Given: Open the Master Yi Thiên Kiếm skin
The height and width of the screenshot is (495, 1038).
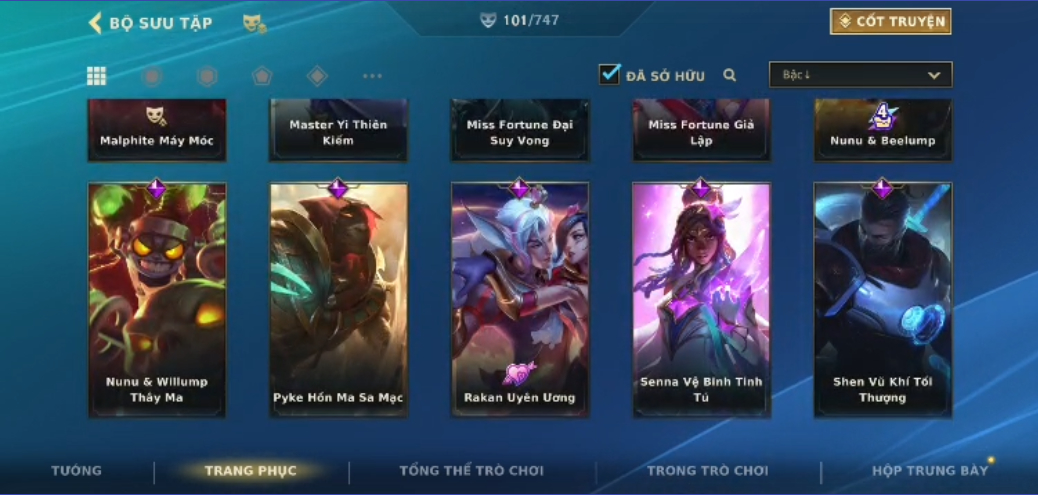Looking at the screenshot, I should (338, 130).
